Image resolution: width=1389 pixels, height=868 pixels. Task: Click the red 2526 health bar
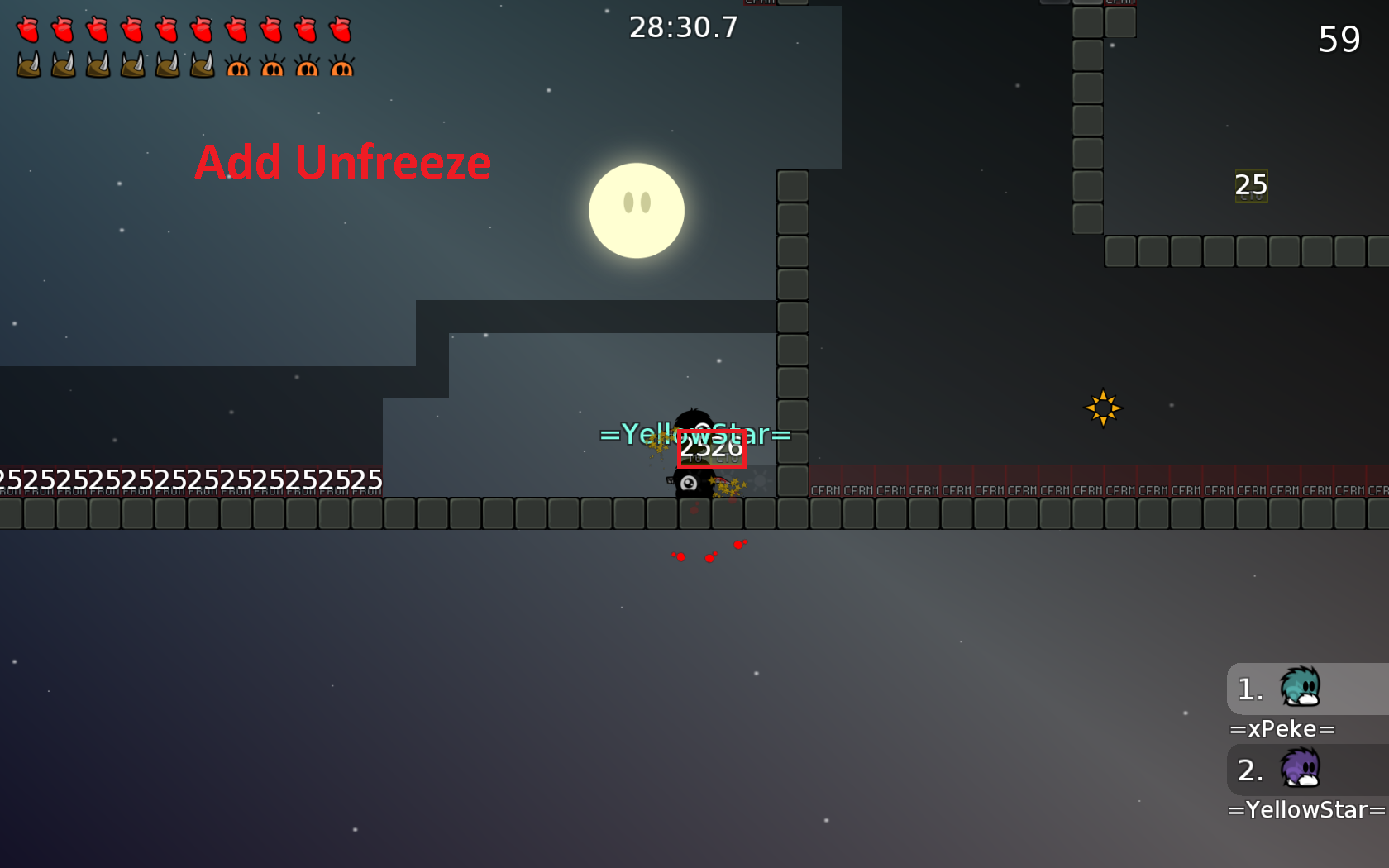click(712, 451)
